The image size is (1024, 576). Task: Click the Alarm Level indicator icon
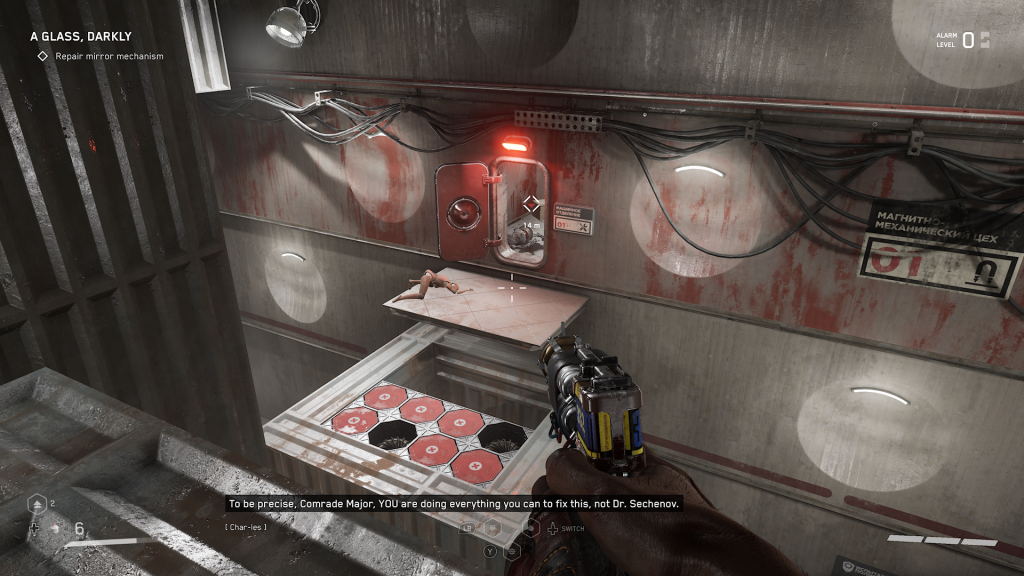point(985,40)
